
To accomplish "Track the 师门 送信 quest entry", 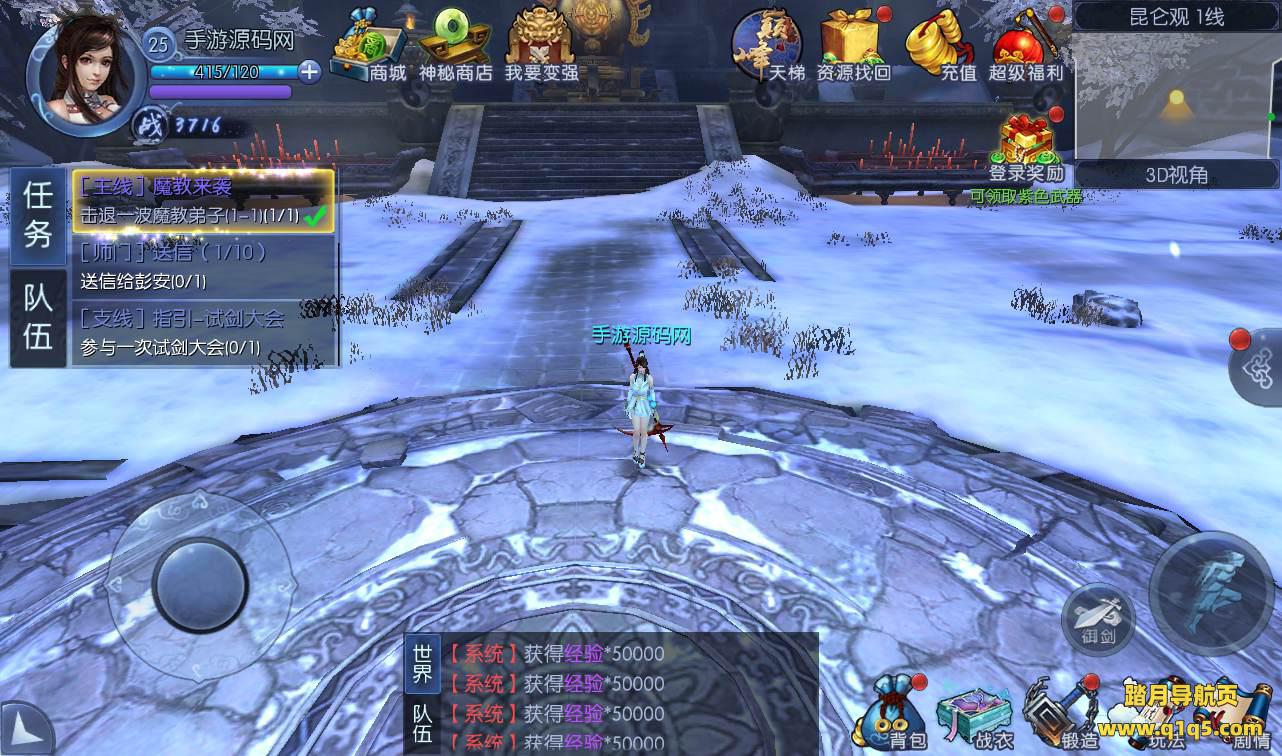I will pos(203,267).
